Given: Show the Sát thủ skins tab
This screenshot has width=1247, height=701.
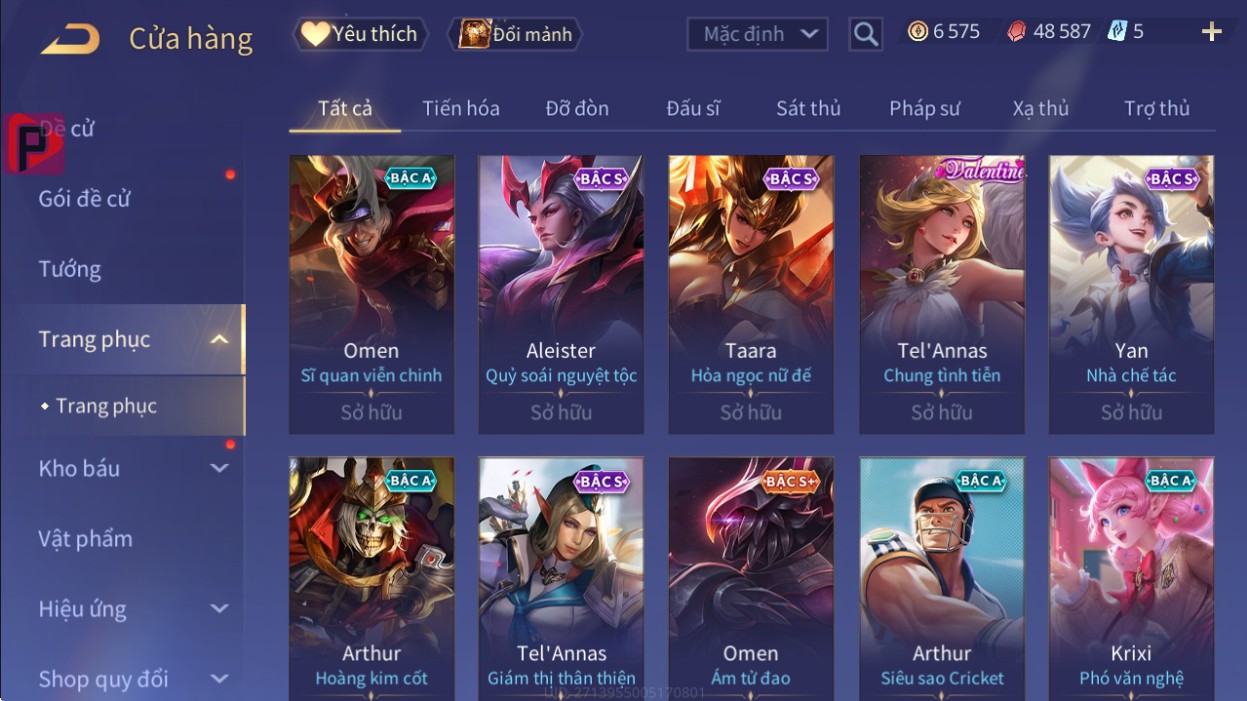Looking at the screenshot, I should (808, 108).
